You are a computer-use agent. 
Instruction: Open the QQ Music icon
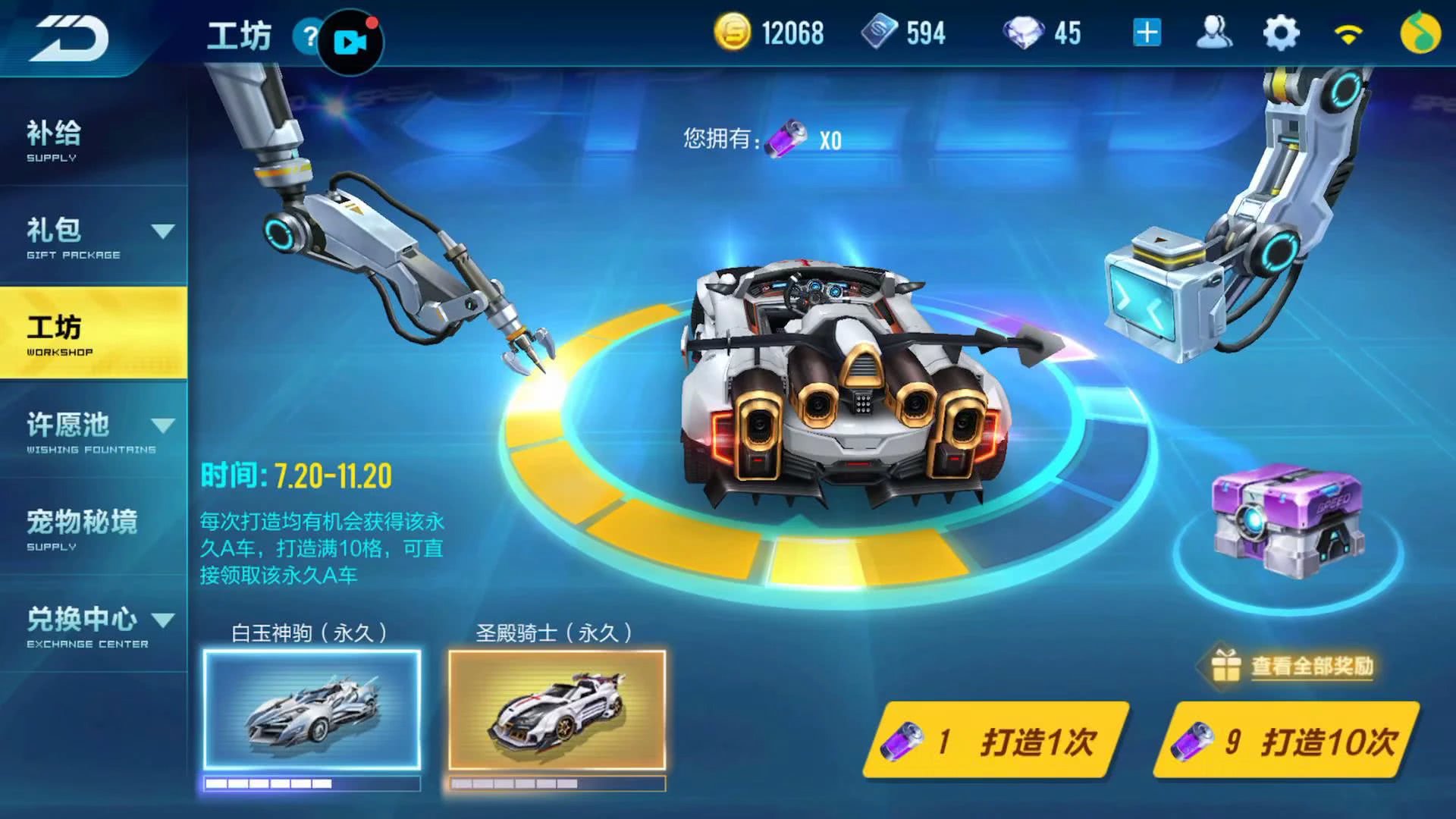[1420, 32]
